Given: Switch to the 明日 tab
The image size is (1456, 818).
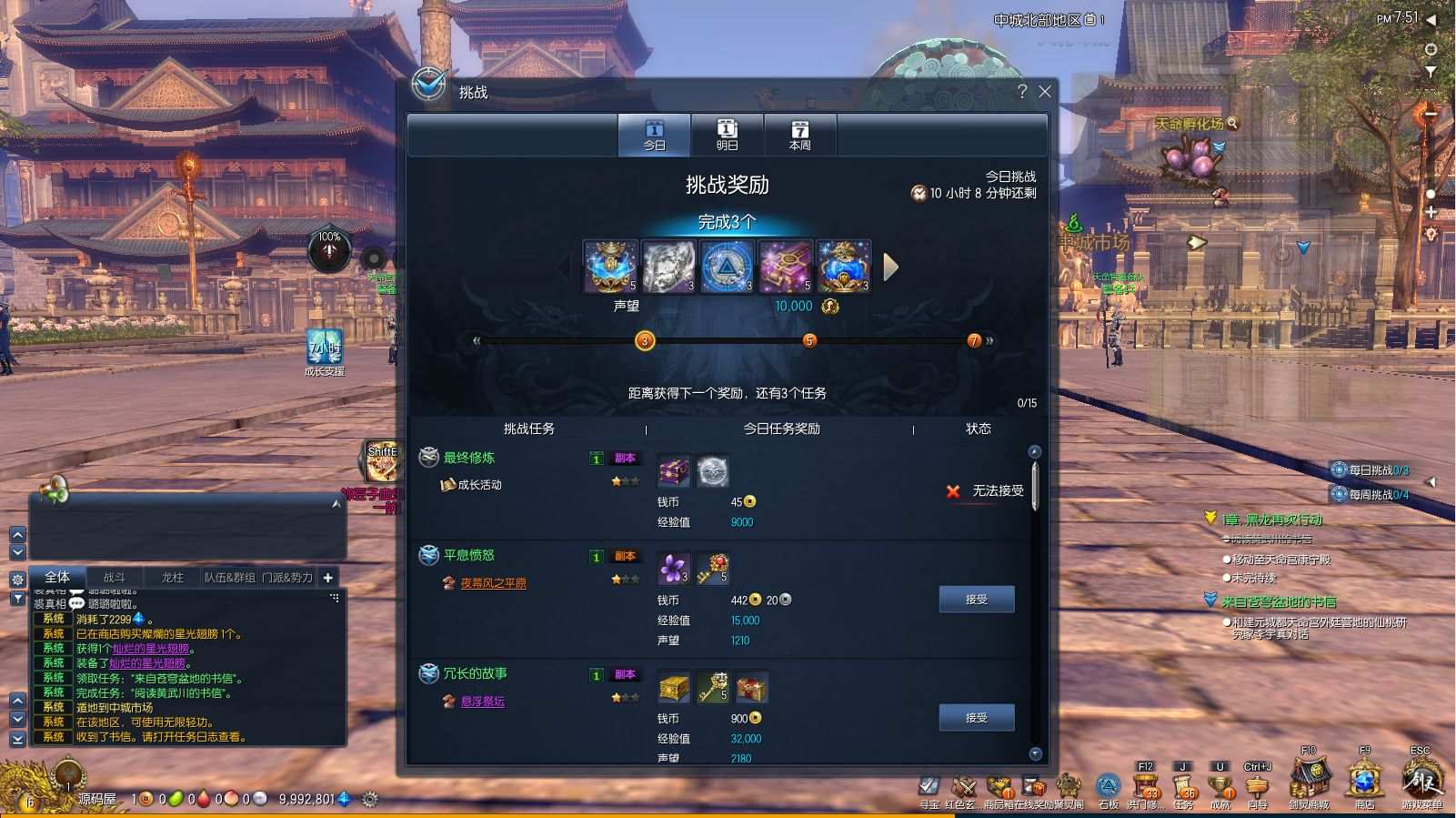Looking at the screenshot, I should pyautogui.click(x=728, y=135).
